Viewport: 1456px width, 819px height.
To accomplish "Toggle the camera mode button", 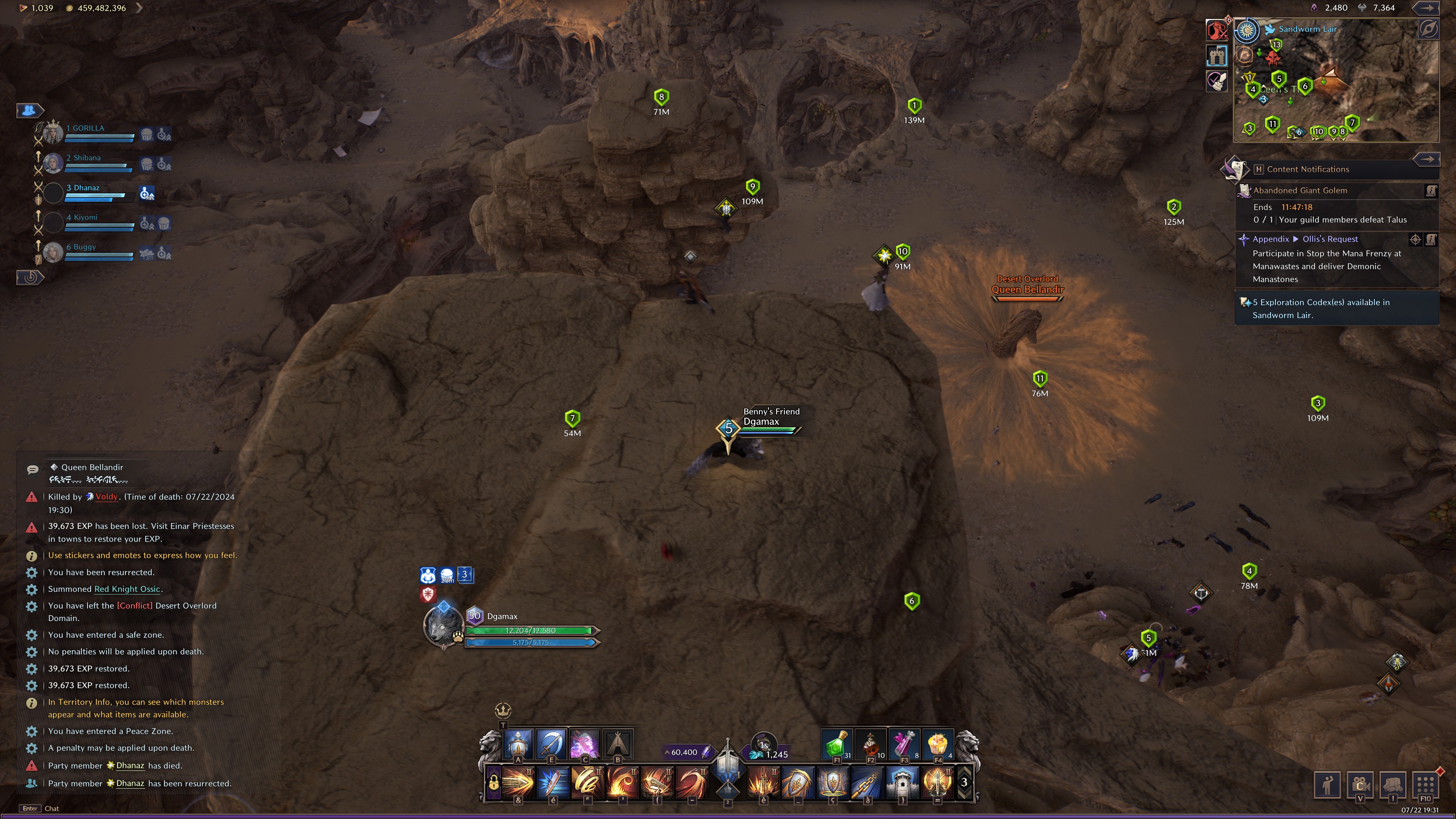I will tap(1360, 784).
